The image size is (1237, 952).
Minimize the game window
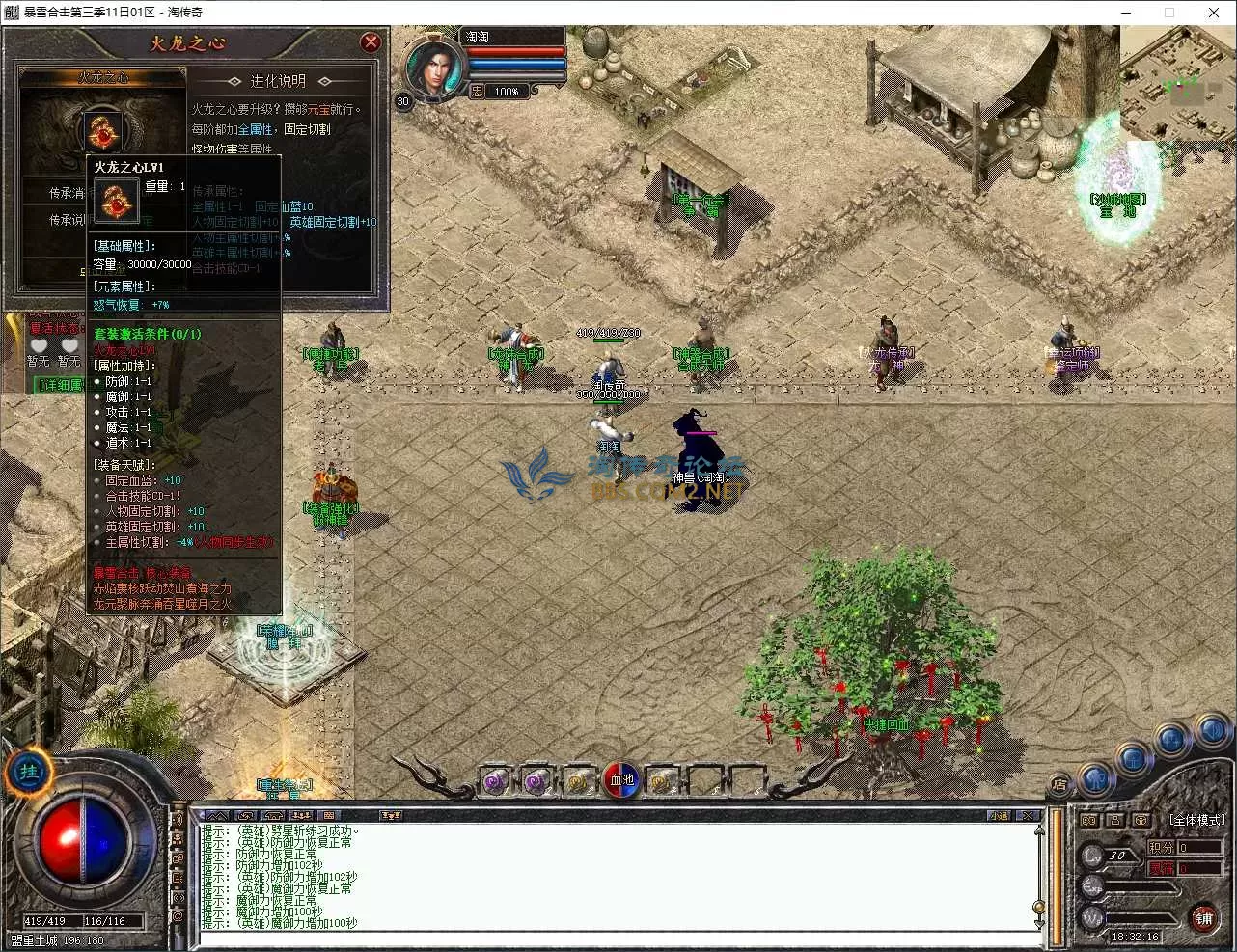[x=1125, y=13]
